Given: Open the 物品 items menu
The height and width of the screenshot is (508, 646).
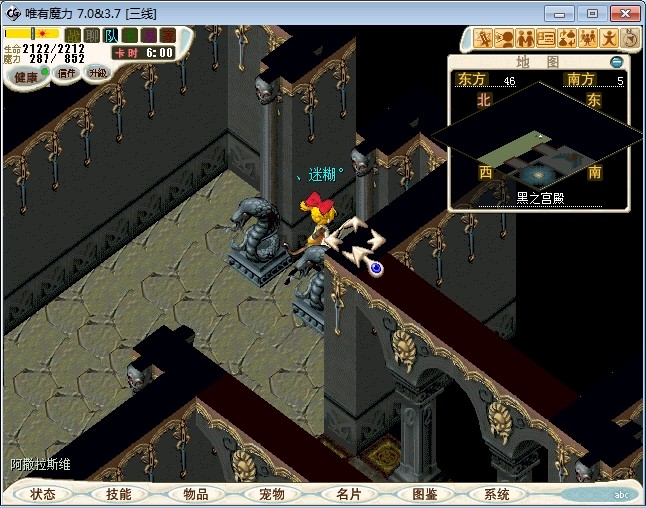Looking at the screenshot, I should coord(196,494).
